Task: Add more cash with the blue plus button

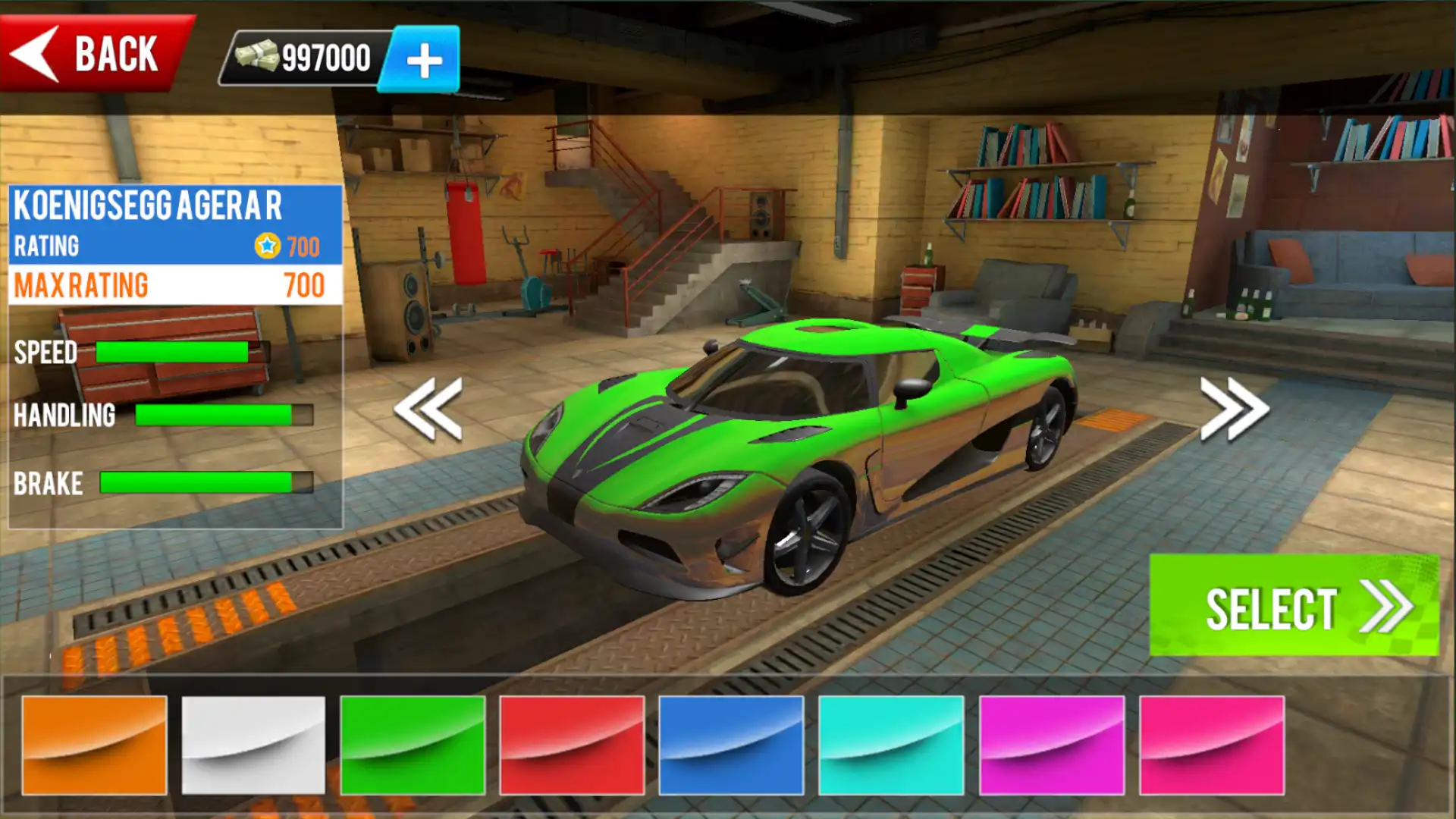Action: (423, 60)
